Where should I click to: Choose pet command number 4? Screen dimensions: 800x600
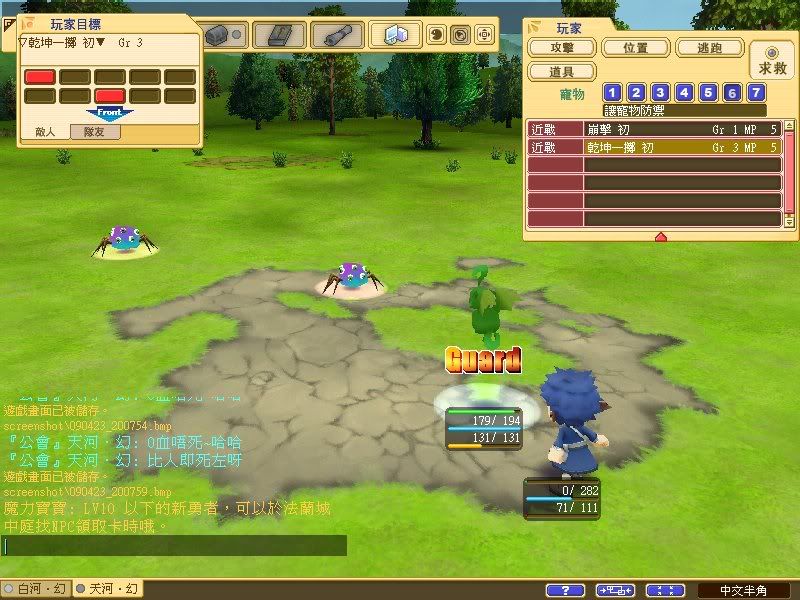[685, 93]
